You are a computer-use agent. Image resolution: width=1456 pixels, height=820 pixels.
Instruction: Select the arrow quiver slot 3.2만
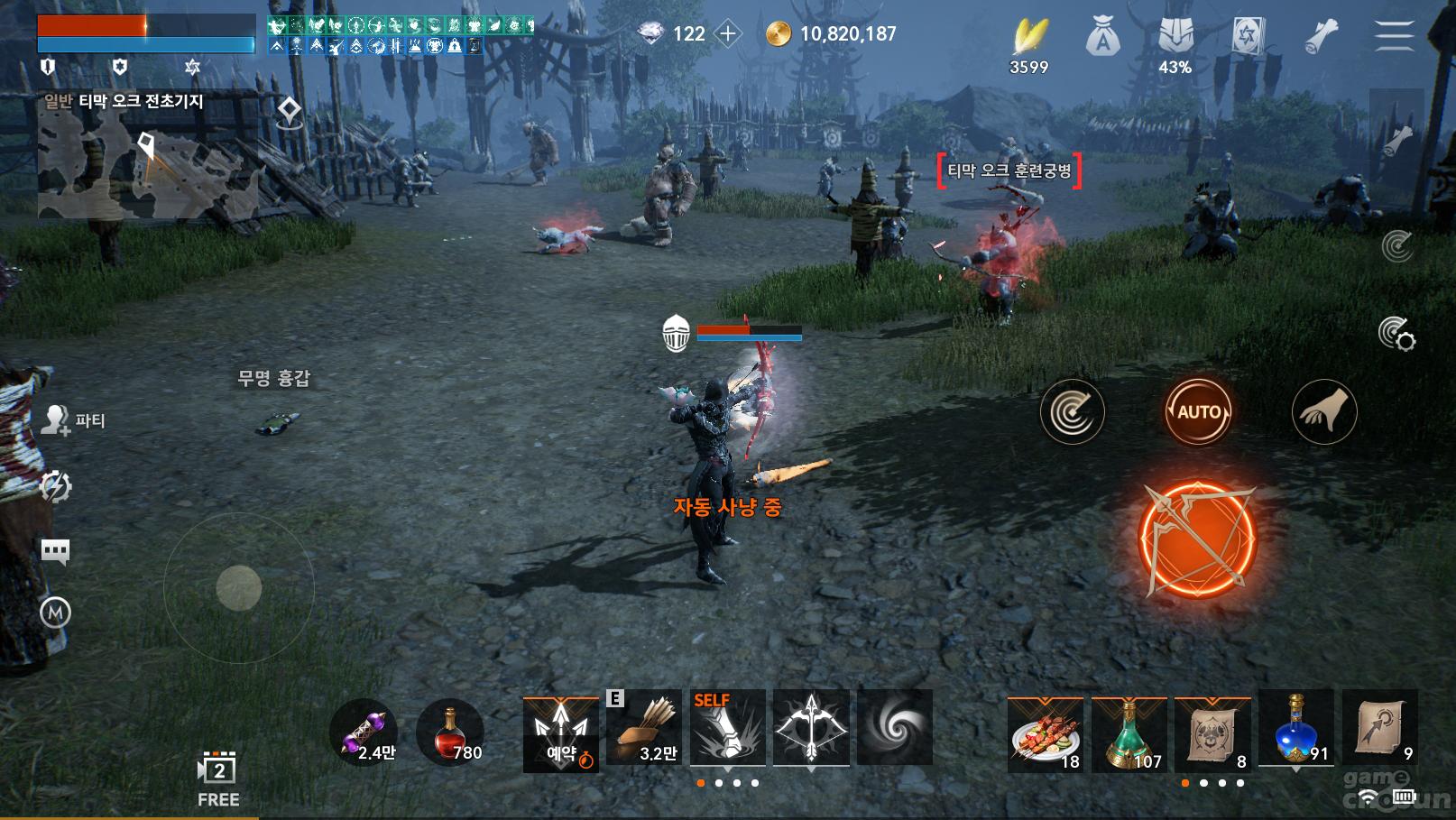(x=644, y=727)
